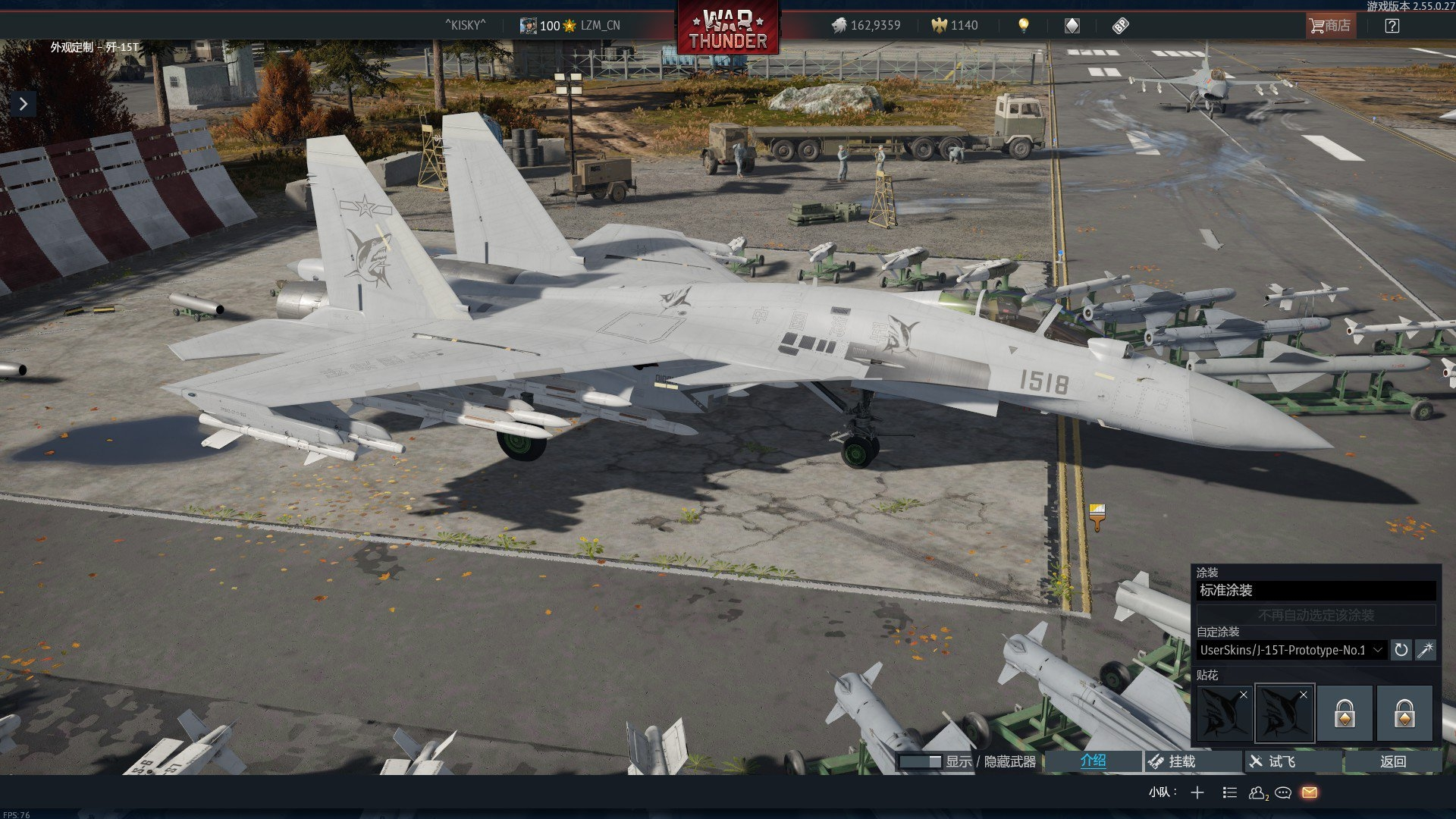Viewport: 1456px width, 819px height.
Task: Add a squad member with the plus icon
Action: coord(1197,792)
